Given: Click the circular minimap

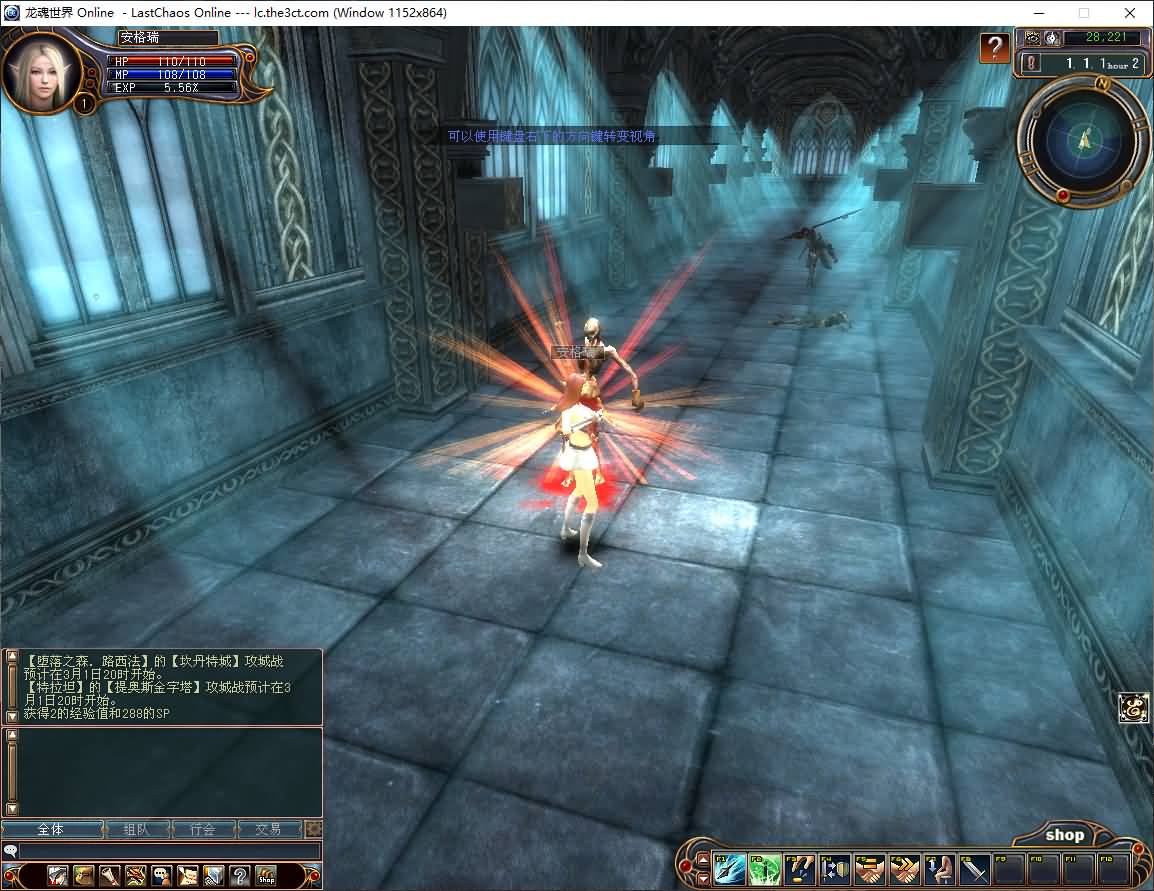Looking at the screenshot, I should [x=1083, y=140].
